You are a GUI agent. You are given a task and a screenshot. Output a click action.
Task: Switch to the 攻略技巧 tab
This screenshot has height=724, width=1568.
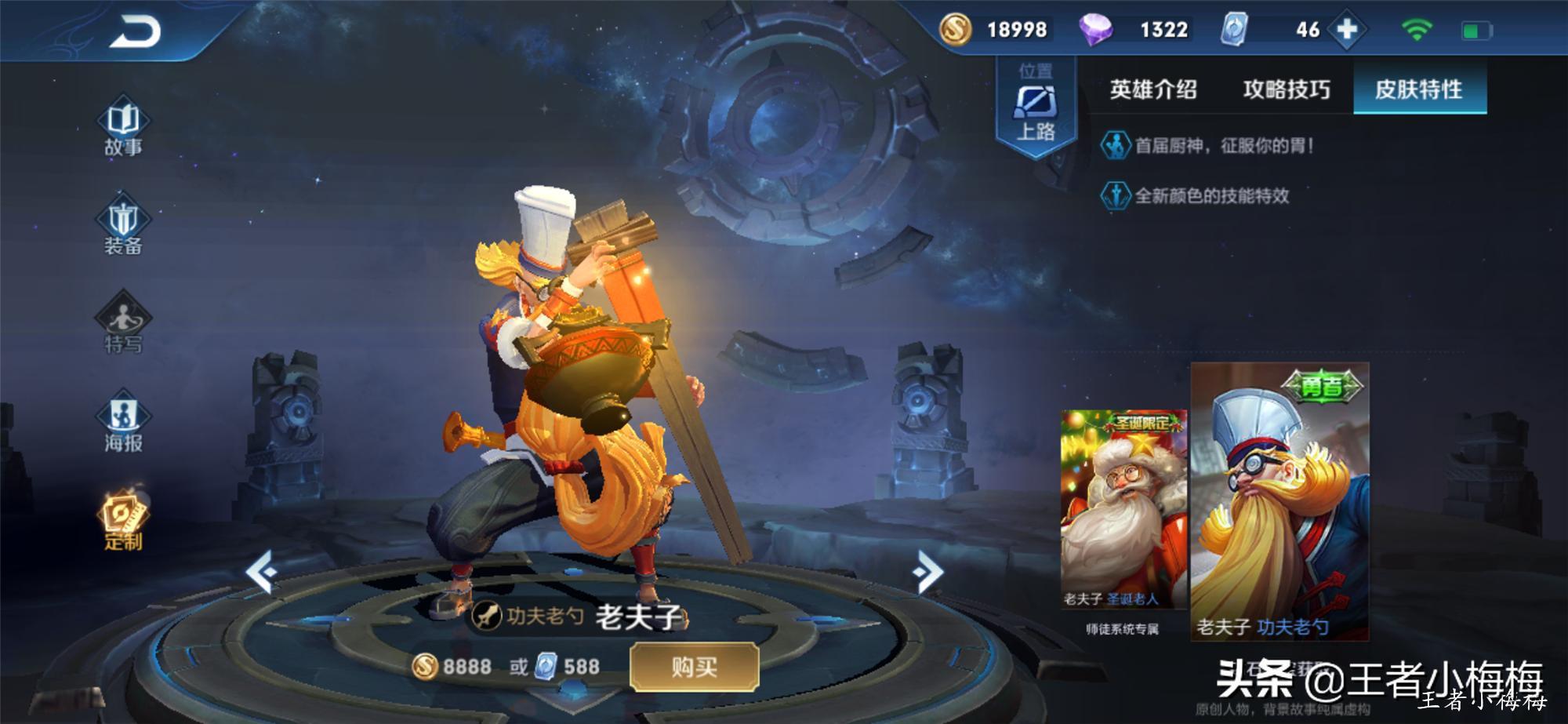(x=1286, y=89)
